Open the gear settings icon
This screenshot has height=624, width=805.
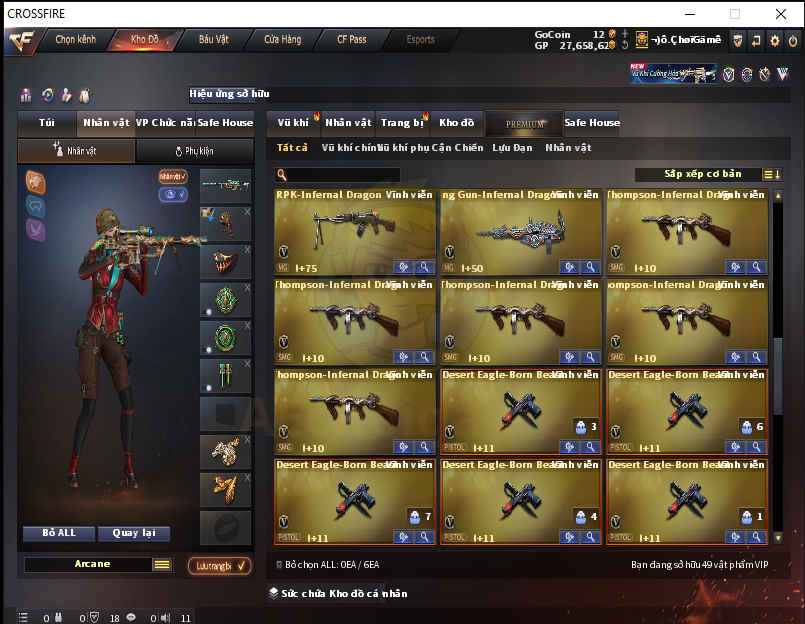click(774, 40)
